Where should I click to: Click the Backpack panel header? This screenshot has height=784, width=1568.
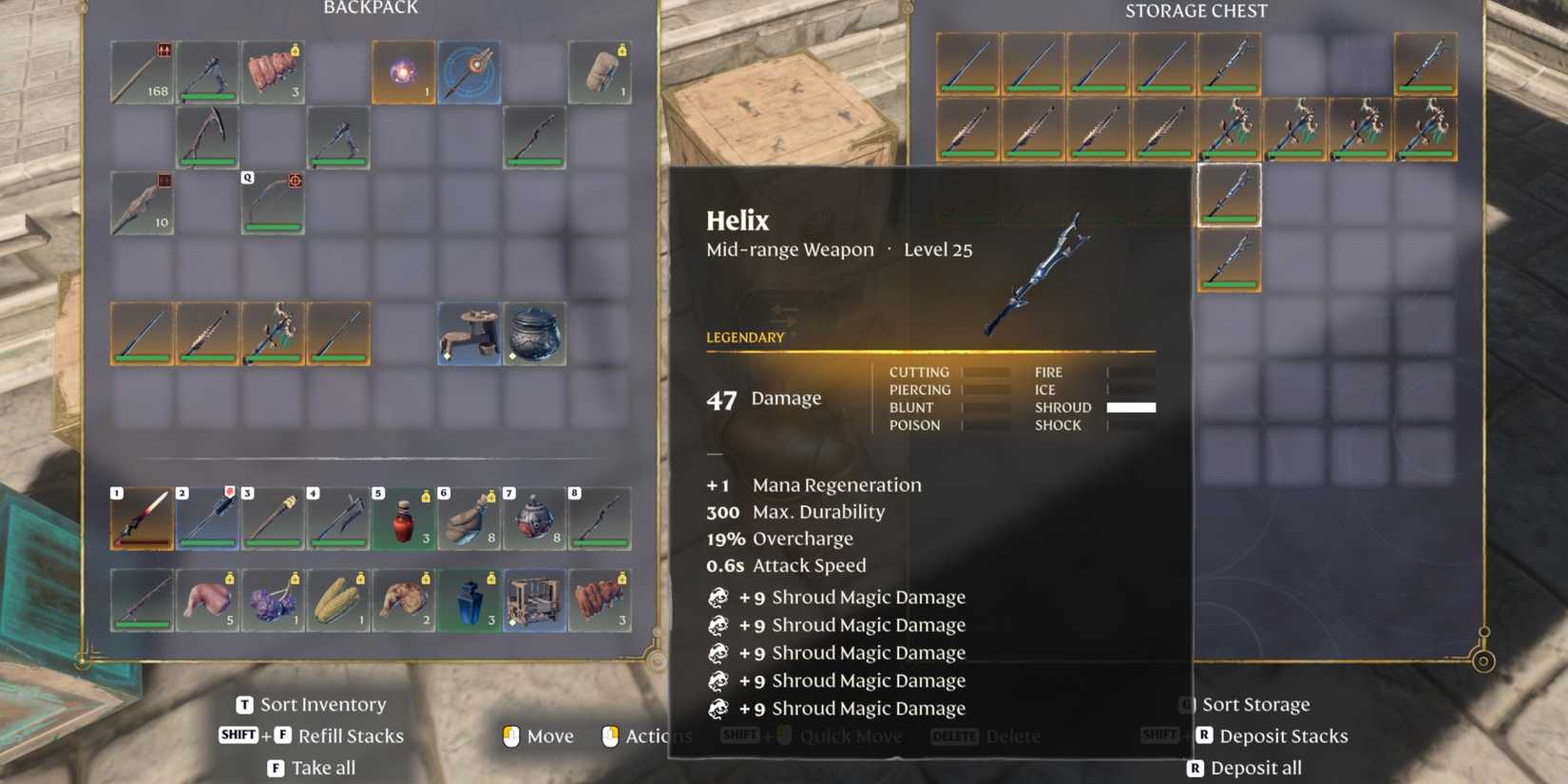pos(373,9)
